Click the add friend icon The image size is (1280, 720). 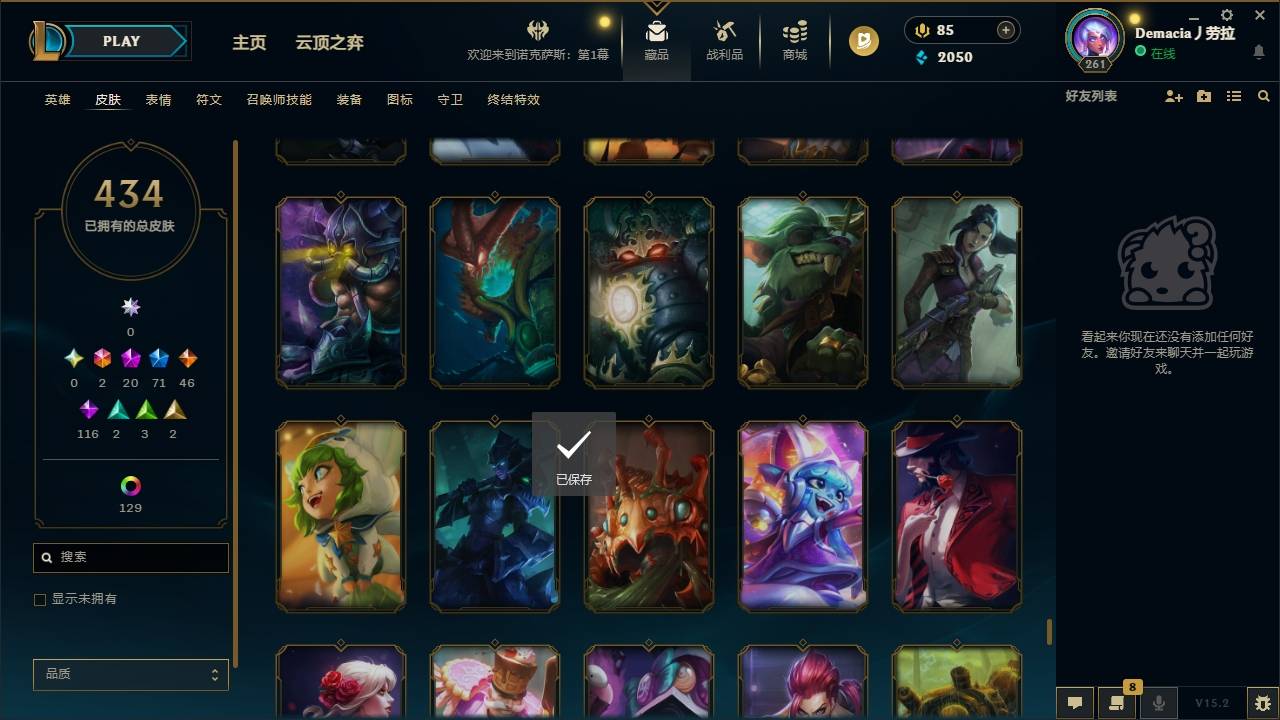[x=1173, y=96]
